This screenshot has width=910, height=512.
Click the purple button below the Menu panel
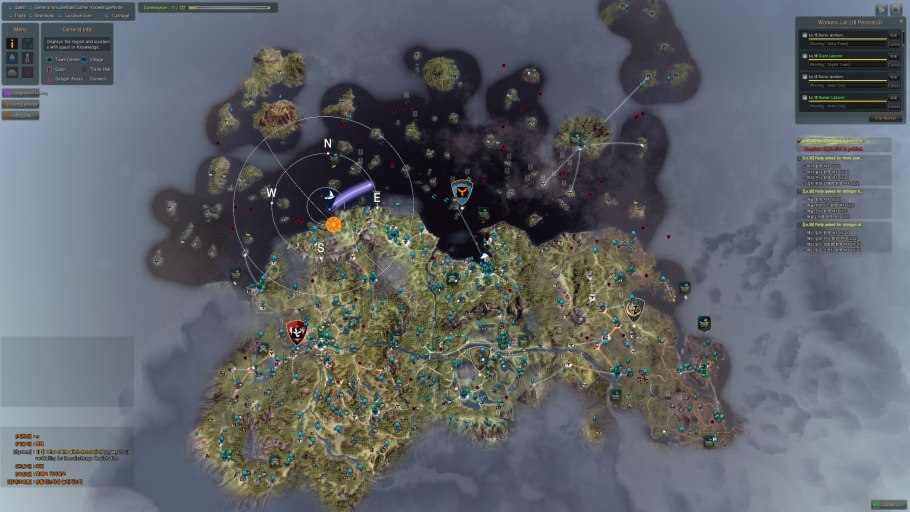click(21, 93)
